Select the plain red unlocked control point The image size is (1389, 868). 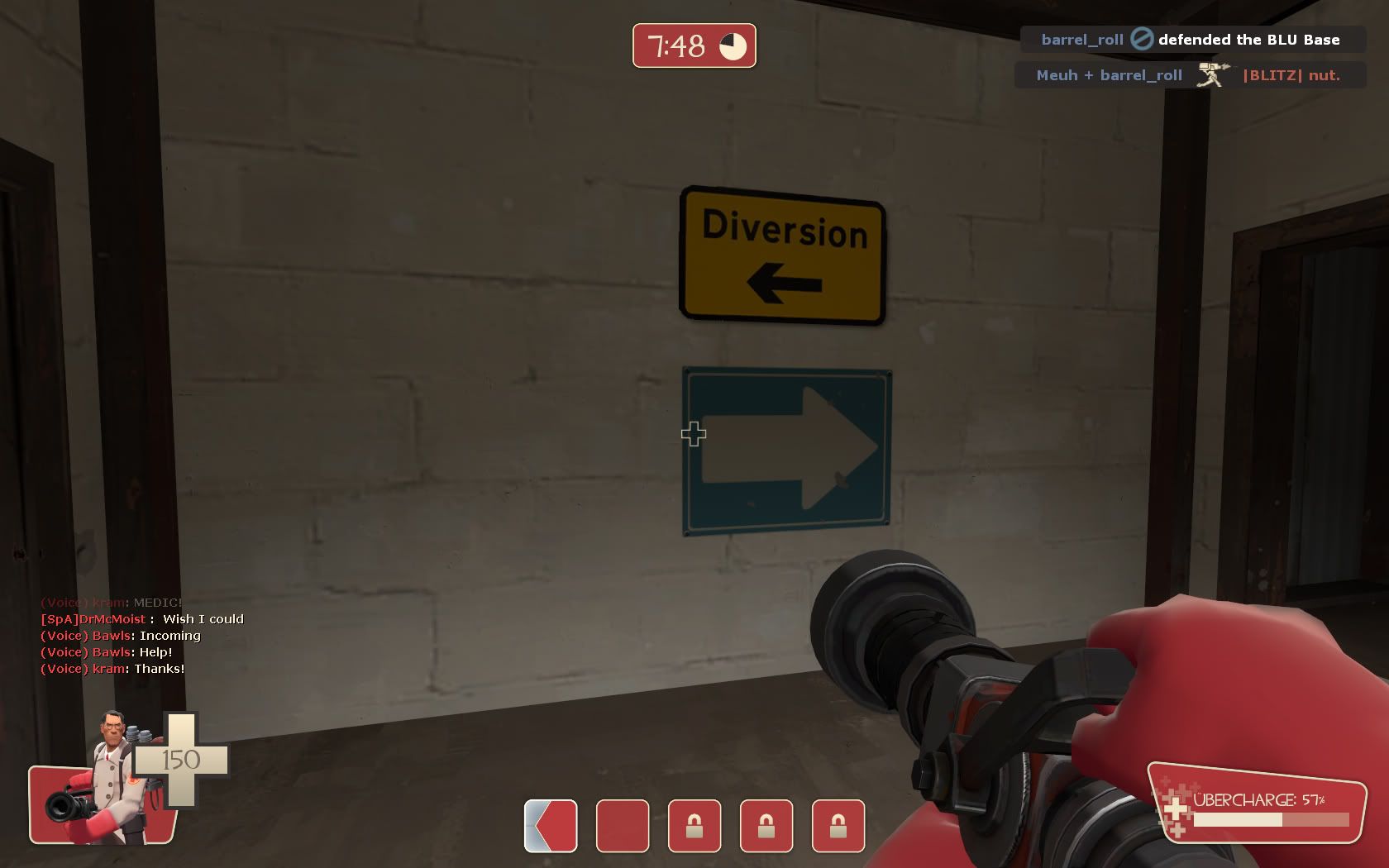(x=623, y=826)
